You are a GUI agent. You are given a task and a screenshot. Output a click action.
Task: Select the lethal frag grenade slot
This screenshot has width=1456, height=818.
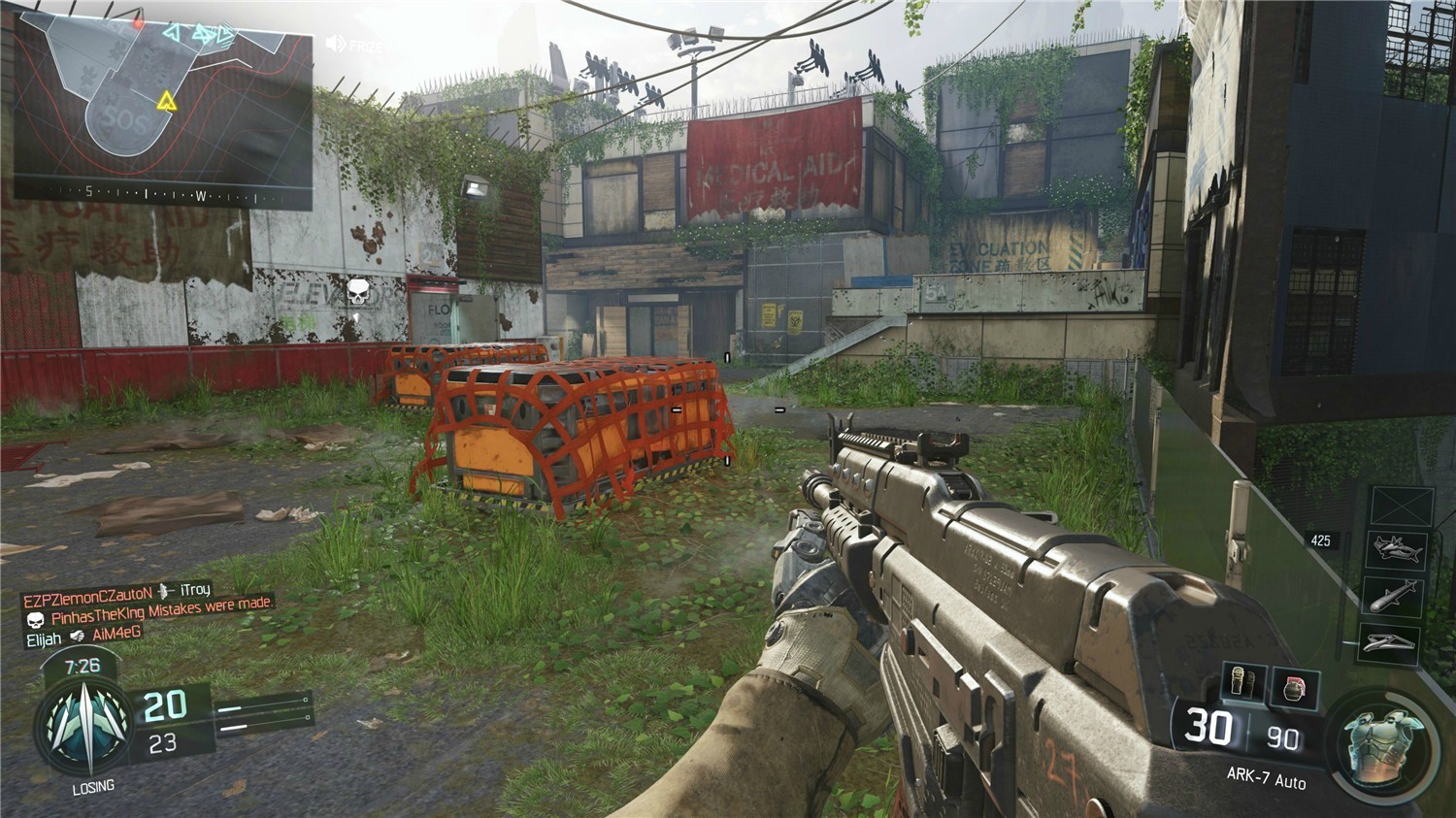click(x=1294, y=688)
